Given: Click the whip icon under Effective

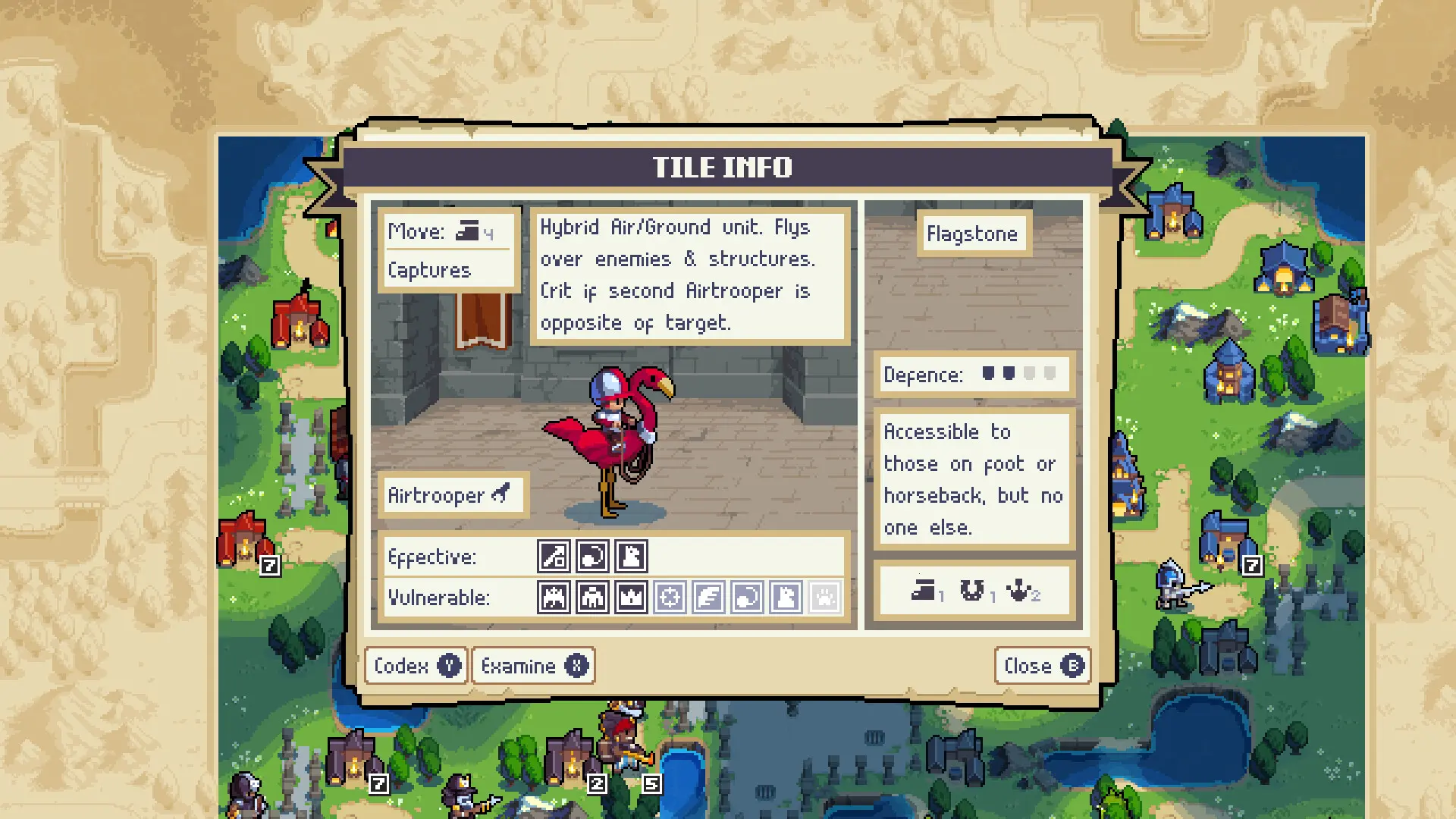Looking at the screenshot, I should tap(592, 556).
